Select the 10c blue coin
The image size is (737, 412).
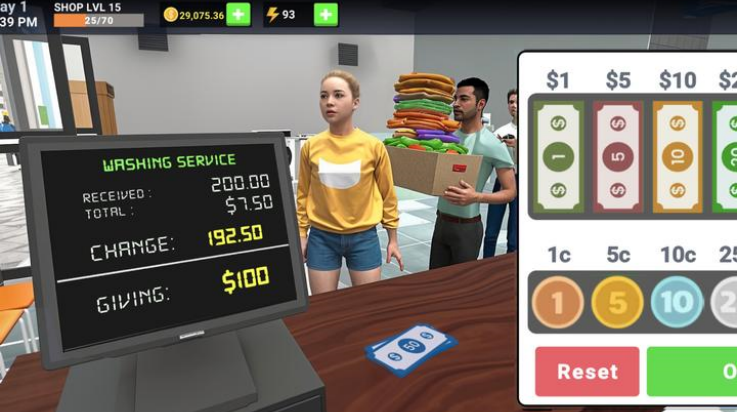676,302
